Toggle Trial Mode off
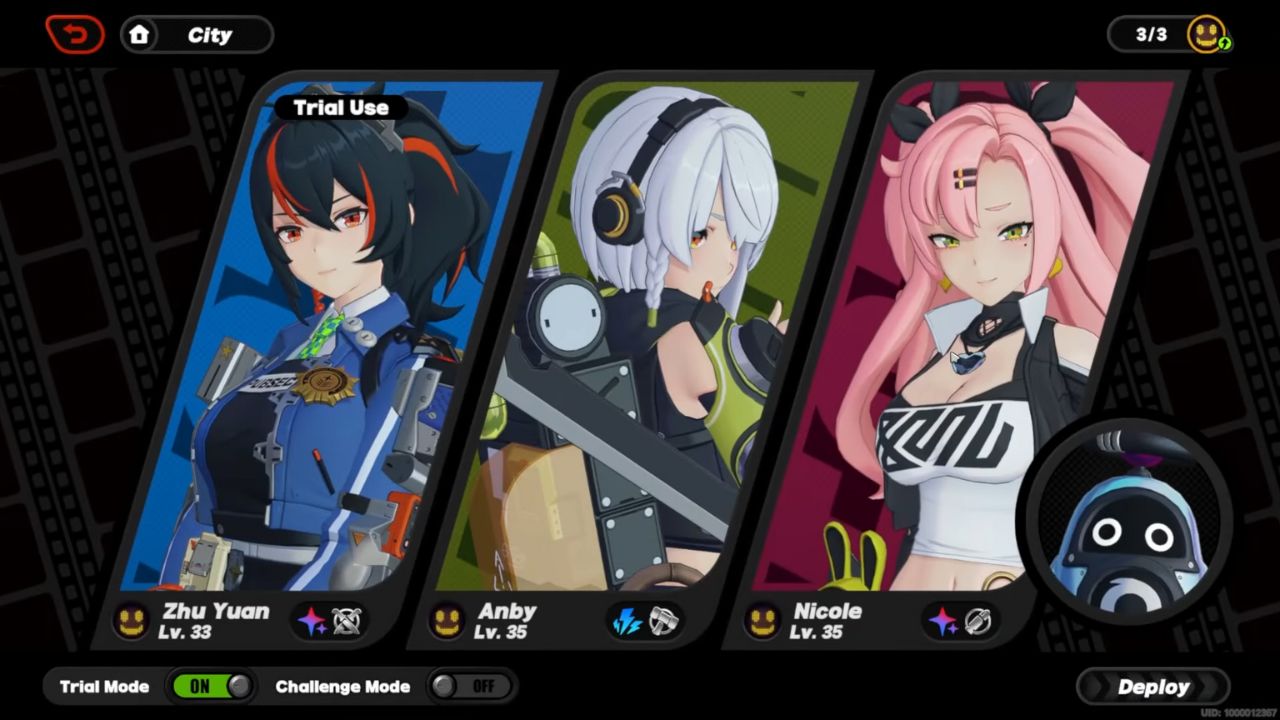This screenshot has width=1280, height=720. click(x=212, y=686)
